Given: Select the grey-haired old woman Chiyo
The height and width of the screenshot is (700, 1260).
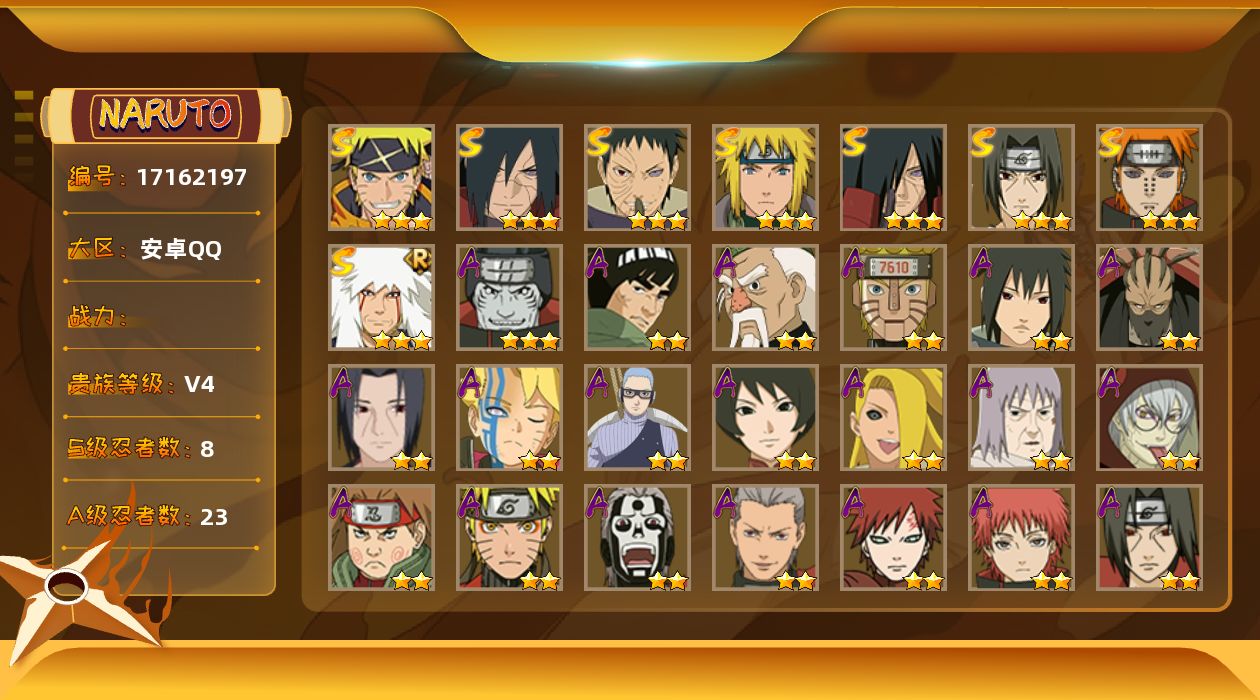Looking at the screenshot, I should [1021, 417].
